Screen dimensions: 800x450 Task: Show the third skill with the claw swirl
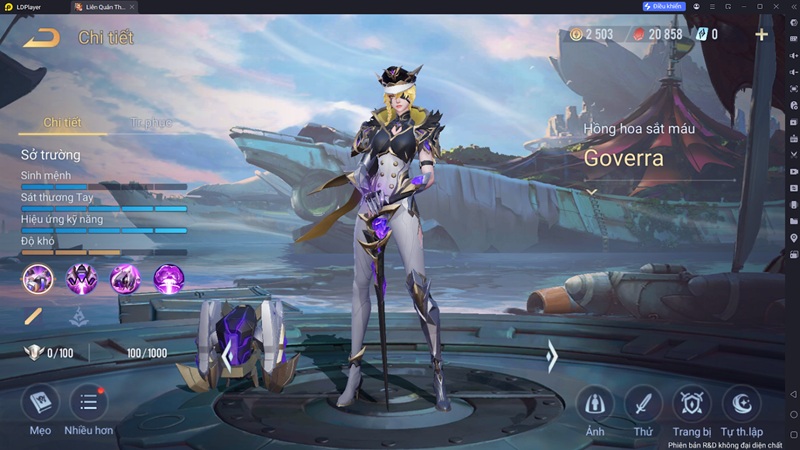pos(125,278)
